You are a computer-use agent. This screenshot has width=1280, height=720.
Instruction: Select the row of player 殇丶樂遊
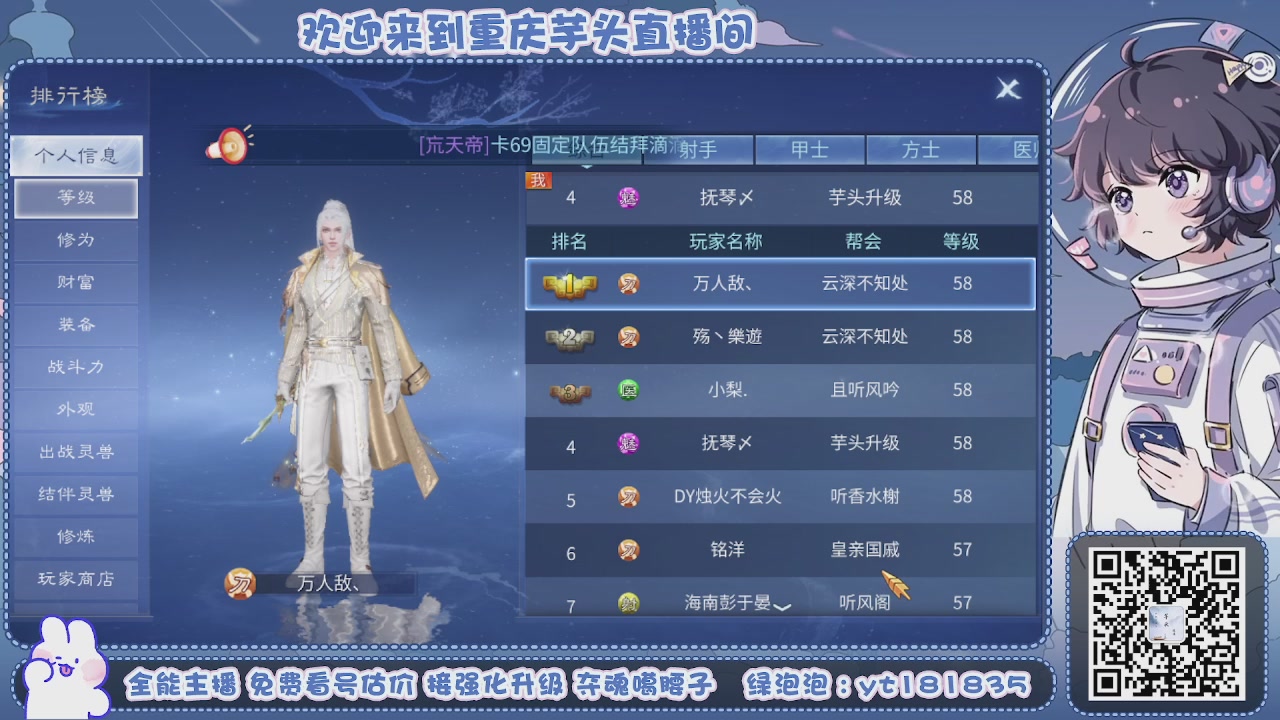[780, 338]
